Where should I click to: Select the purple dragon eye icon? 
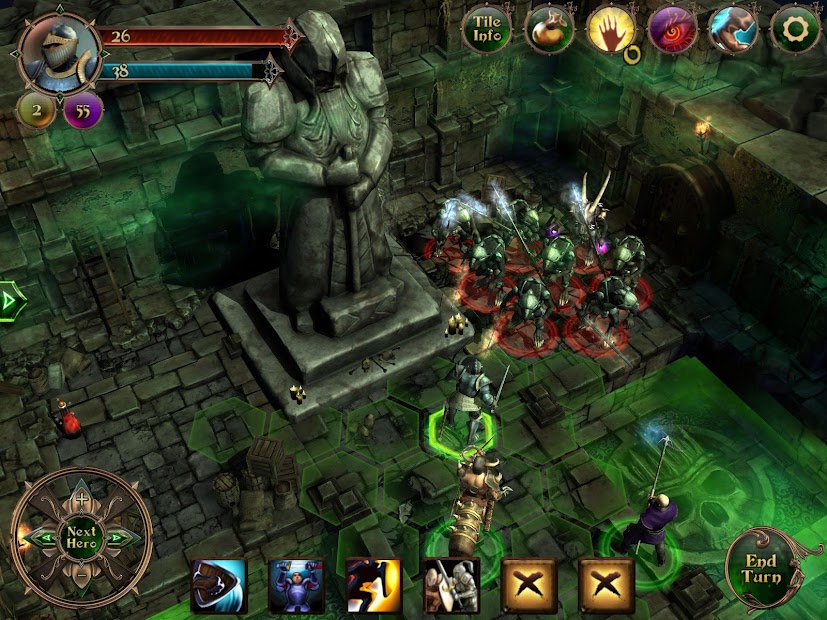point(673,30)
